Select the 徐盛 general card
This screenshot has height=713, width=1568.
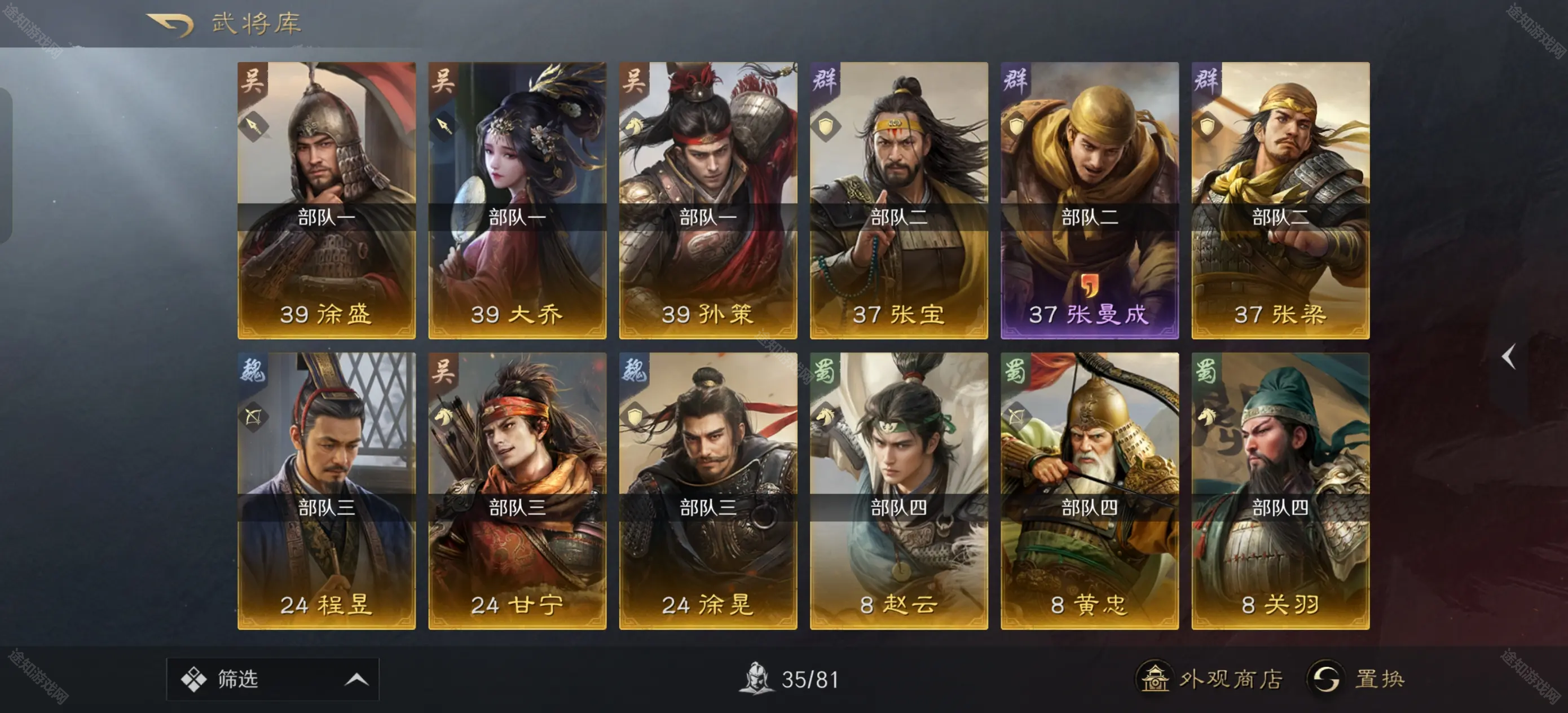[326, 200]
